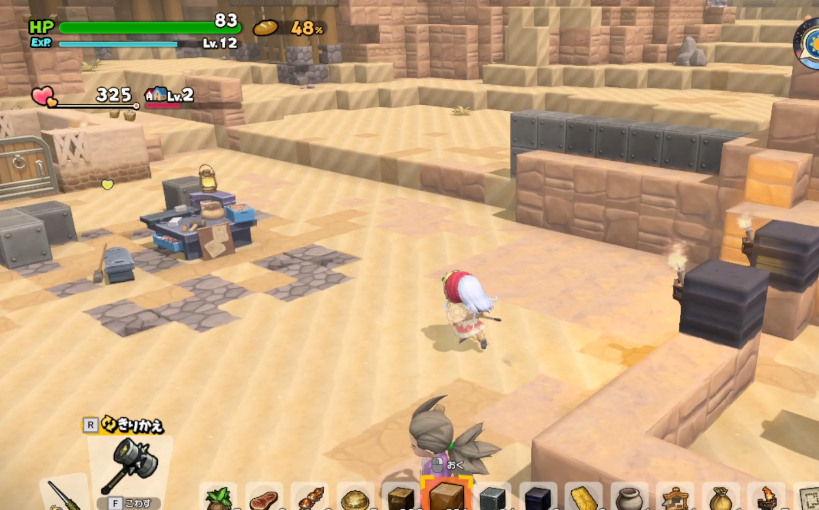The image size is (819, 510).
Task: Choose the gold ingot hotbar slot
Action: (584, 498)
